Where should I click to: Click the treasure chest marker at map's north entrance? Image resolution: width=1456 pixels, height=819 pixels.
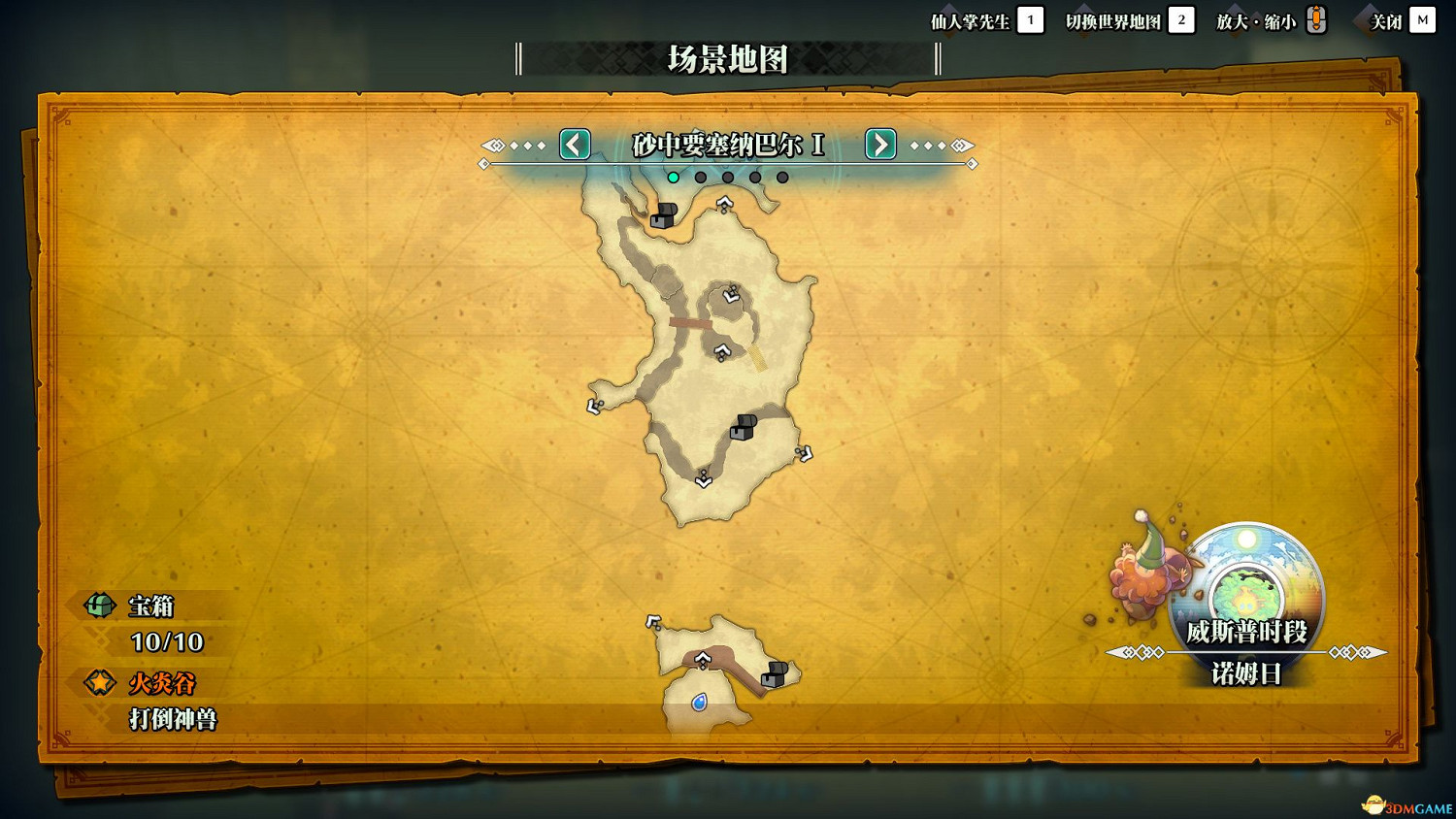tap(664, 214)
